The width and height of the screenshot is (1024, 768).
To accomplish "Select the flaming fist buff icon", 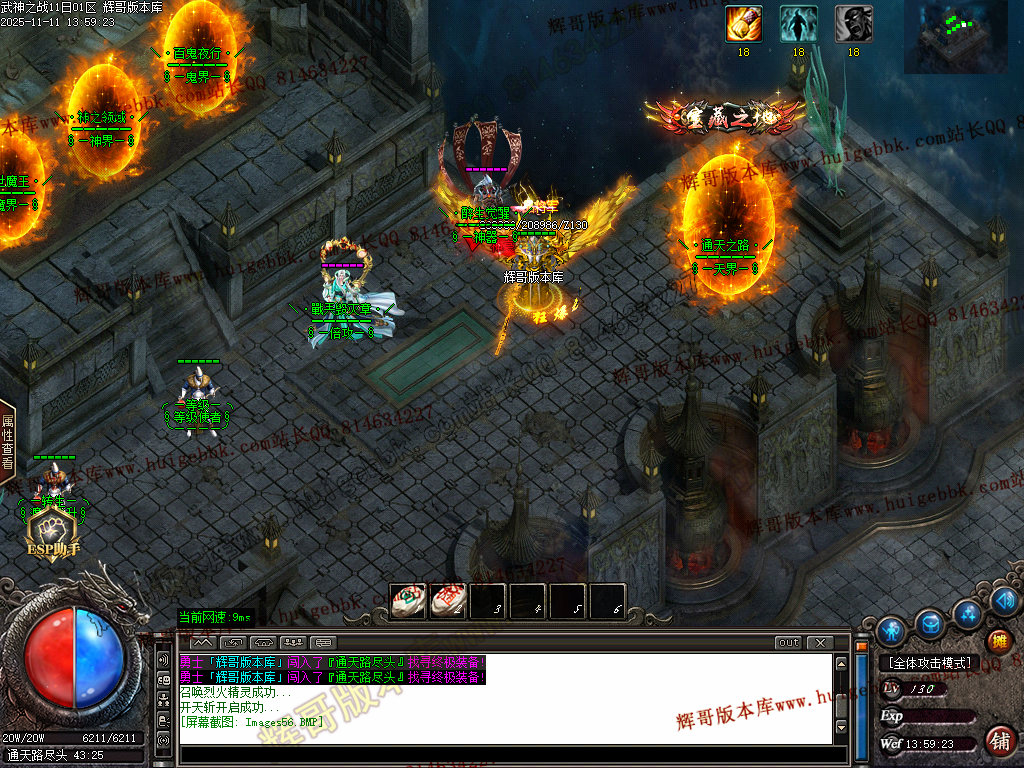I will (x=743, y=24).
